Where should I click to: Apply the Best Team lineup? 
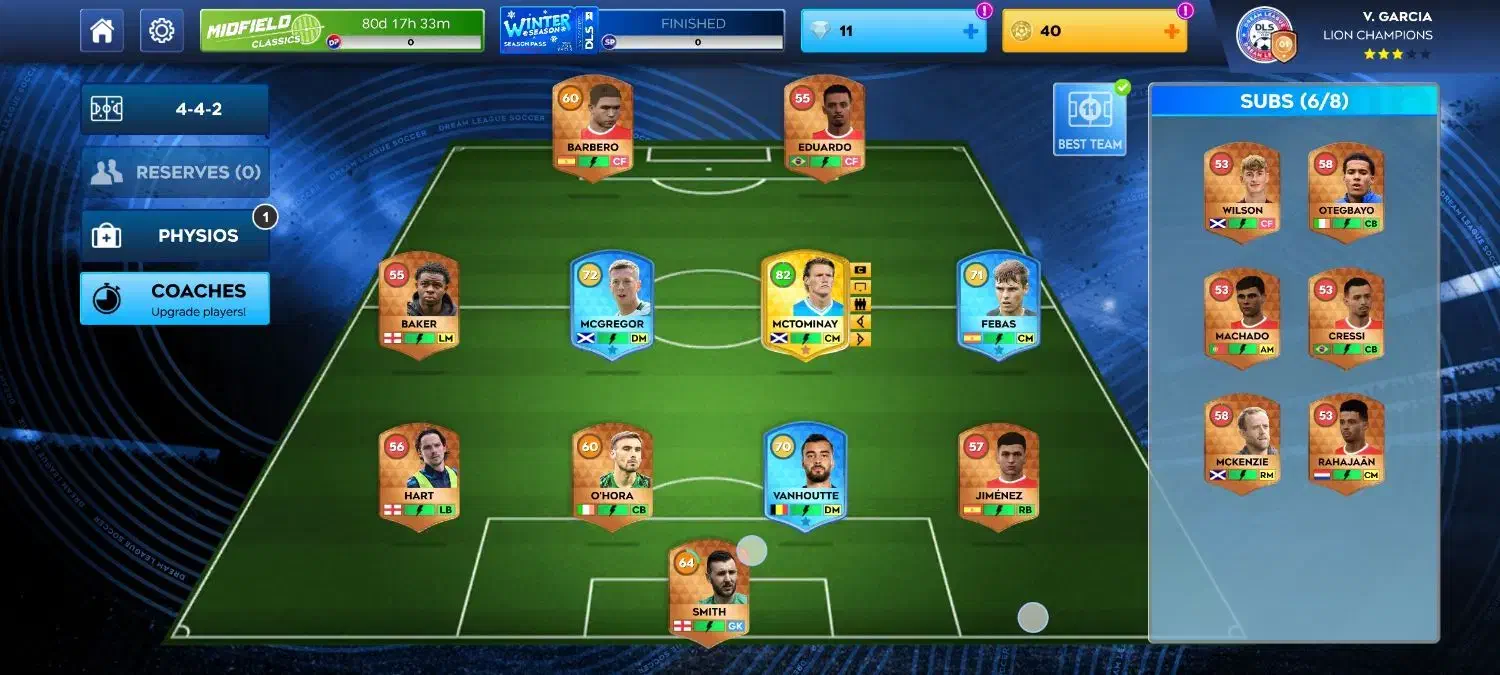click(x=1089, y=119)
